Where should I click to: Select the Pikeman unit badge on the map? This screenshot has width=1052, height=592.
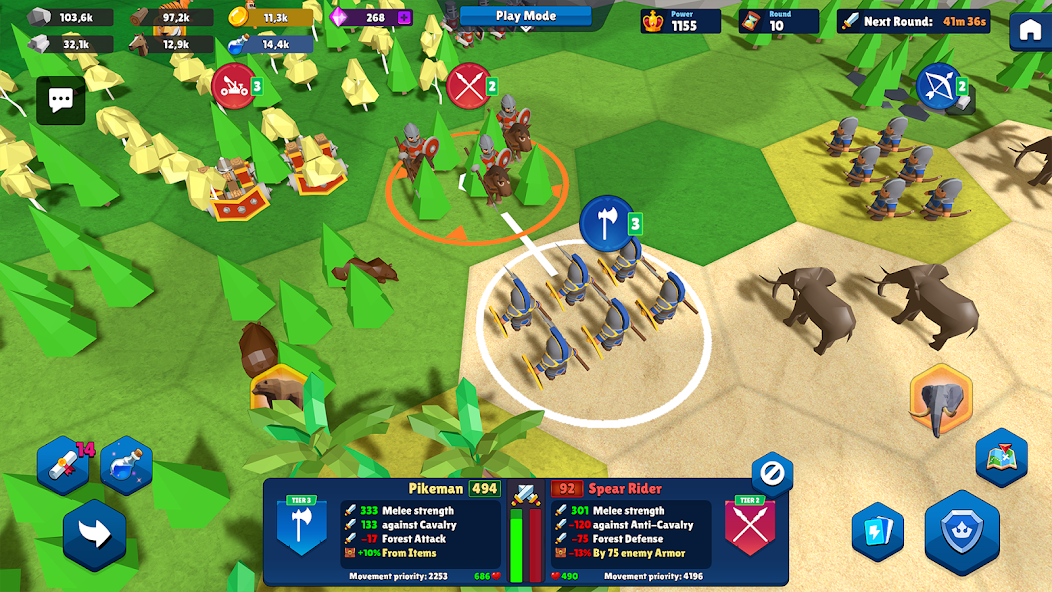tap(606, 222)
